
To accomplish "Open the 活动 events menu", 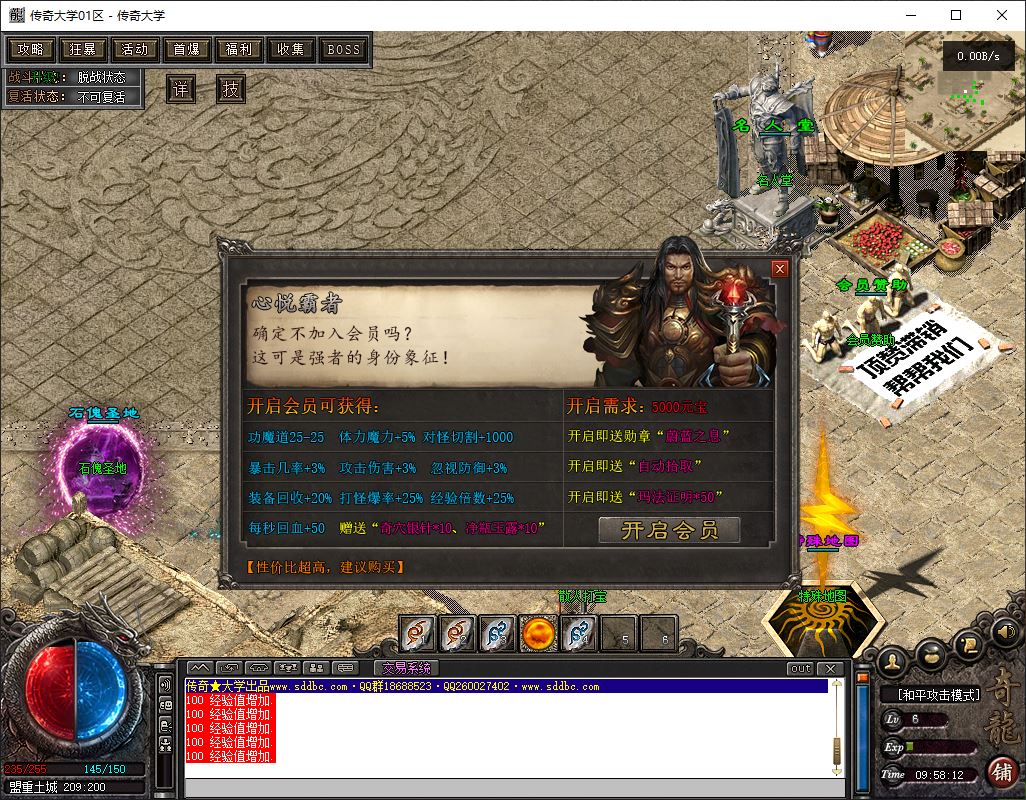I will click(135, 49).
